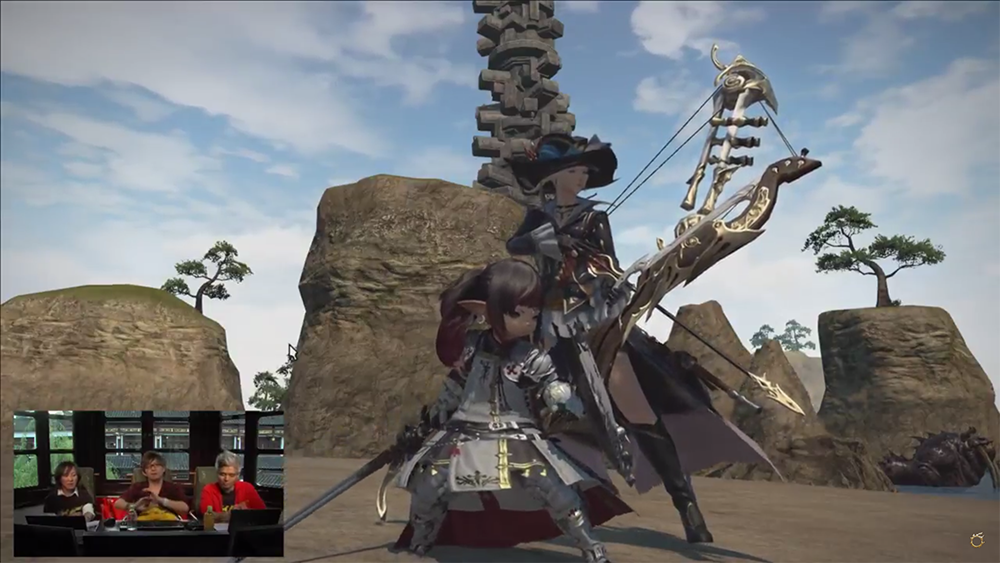
Task: Click the presenters' webcam inset
Action: tap(148, 482)
